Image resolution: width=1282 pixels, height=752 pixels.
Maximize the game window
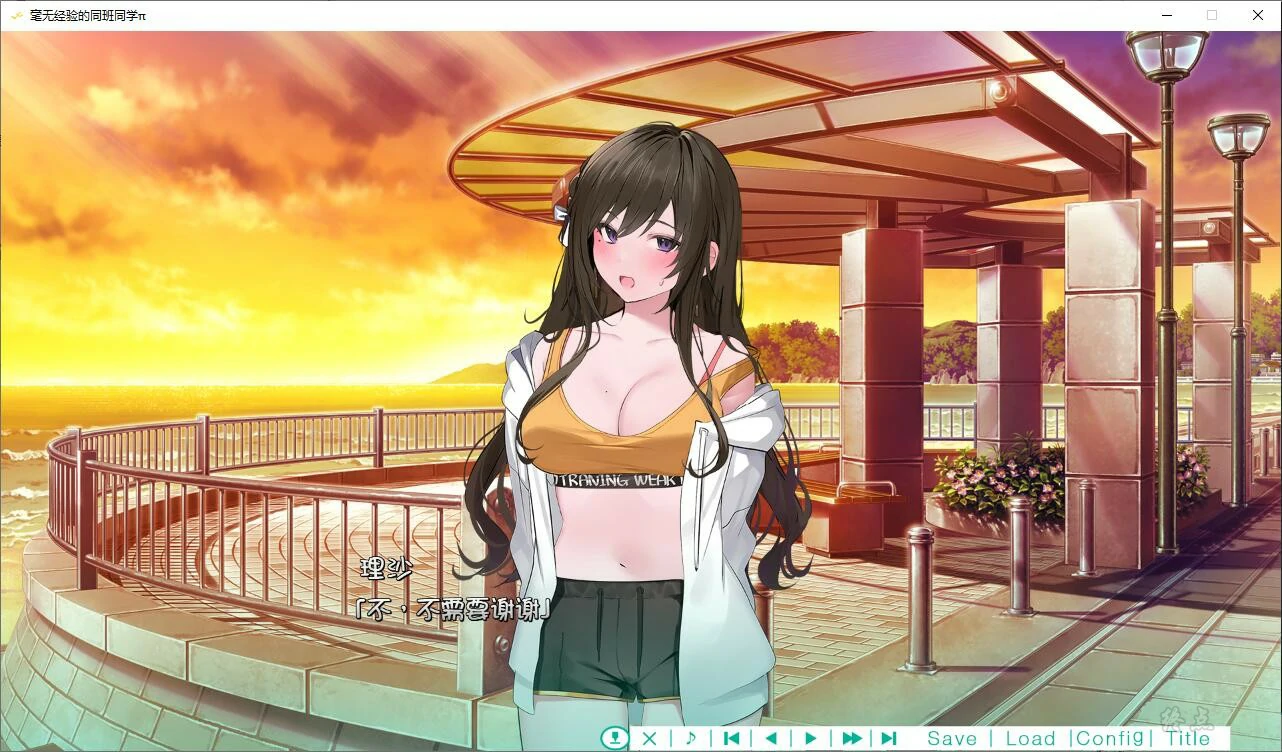coord(1211,15)
